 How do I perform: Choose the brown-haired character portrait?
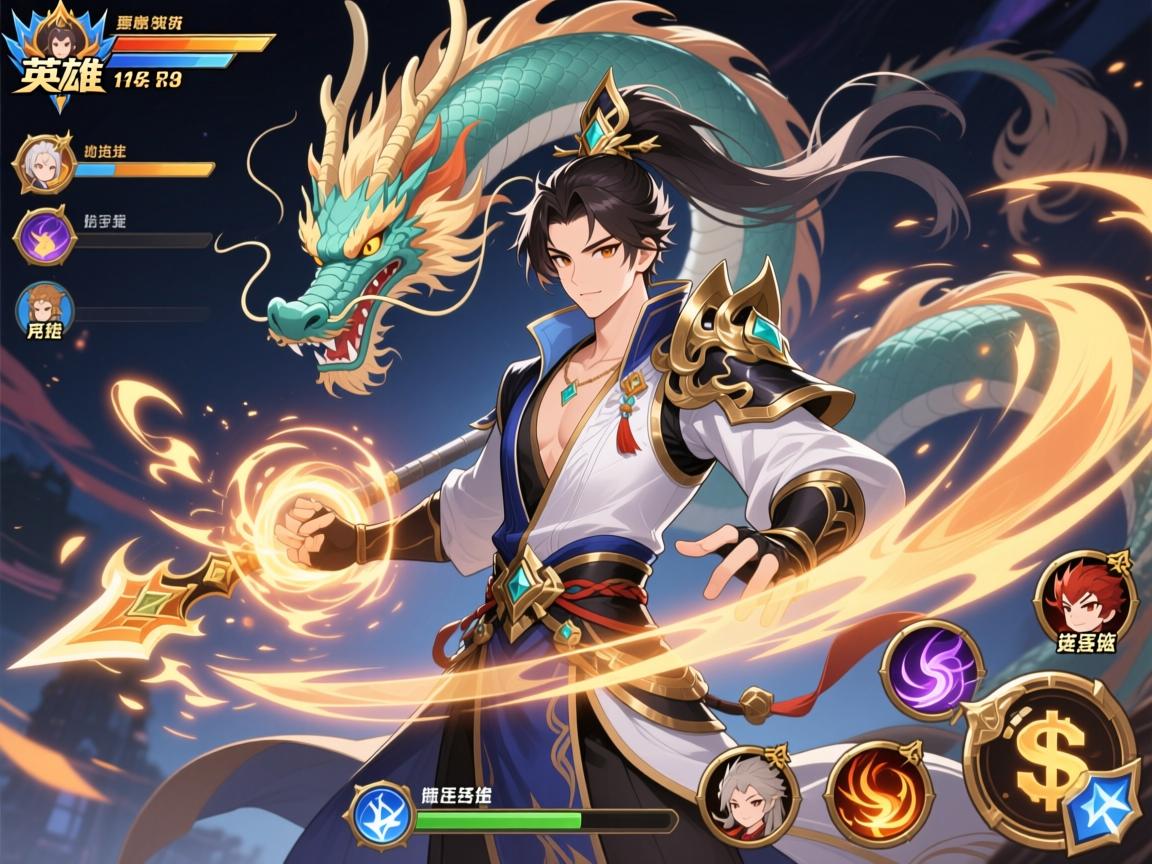[45, 306]
